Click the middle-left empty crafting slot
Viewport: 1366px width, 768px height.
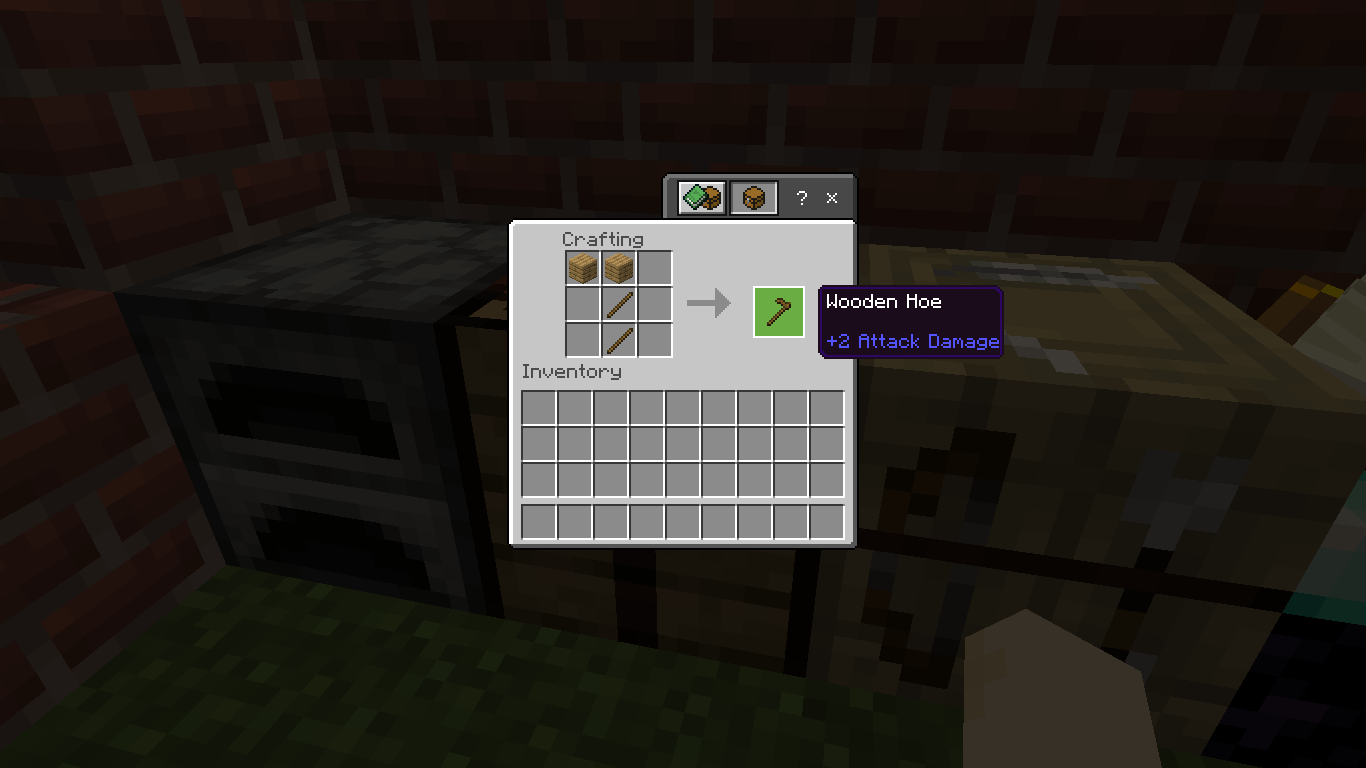(582, 304)
